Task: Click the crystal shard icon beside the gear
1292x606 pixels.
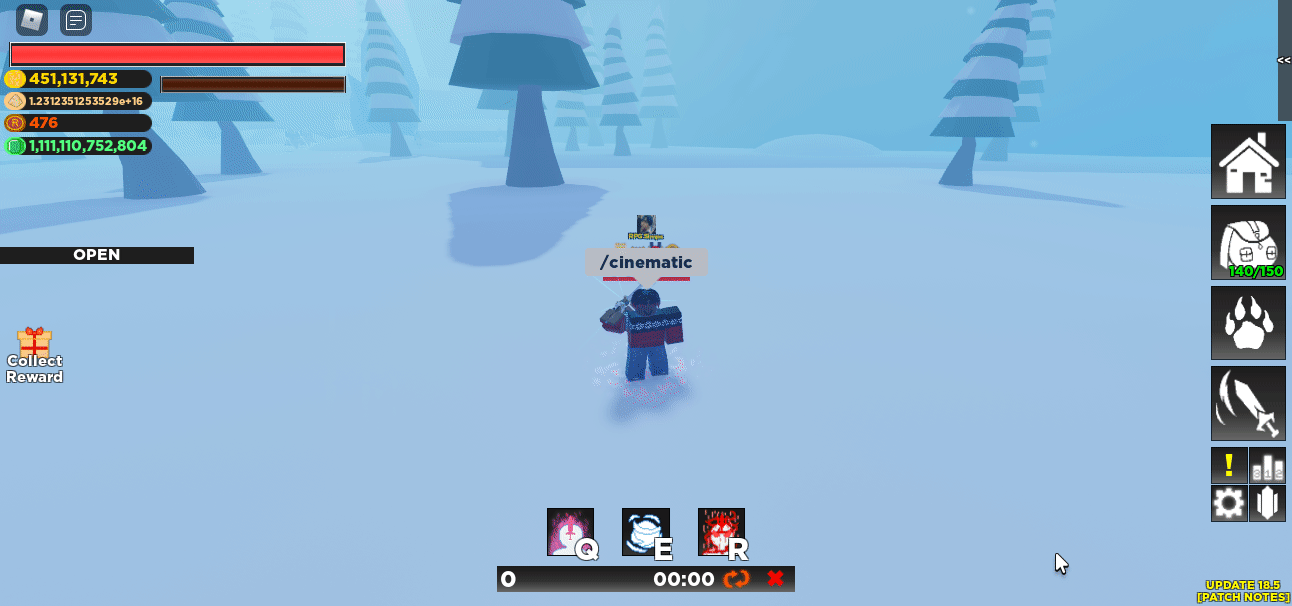Action: point(1267,503)
